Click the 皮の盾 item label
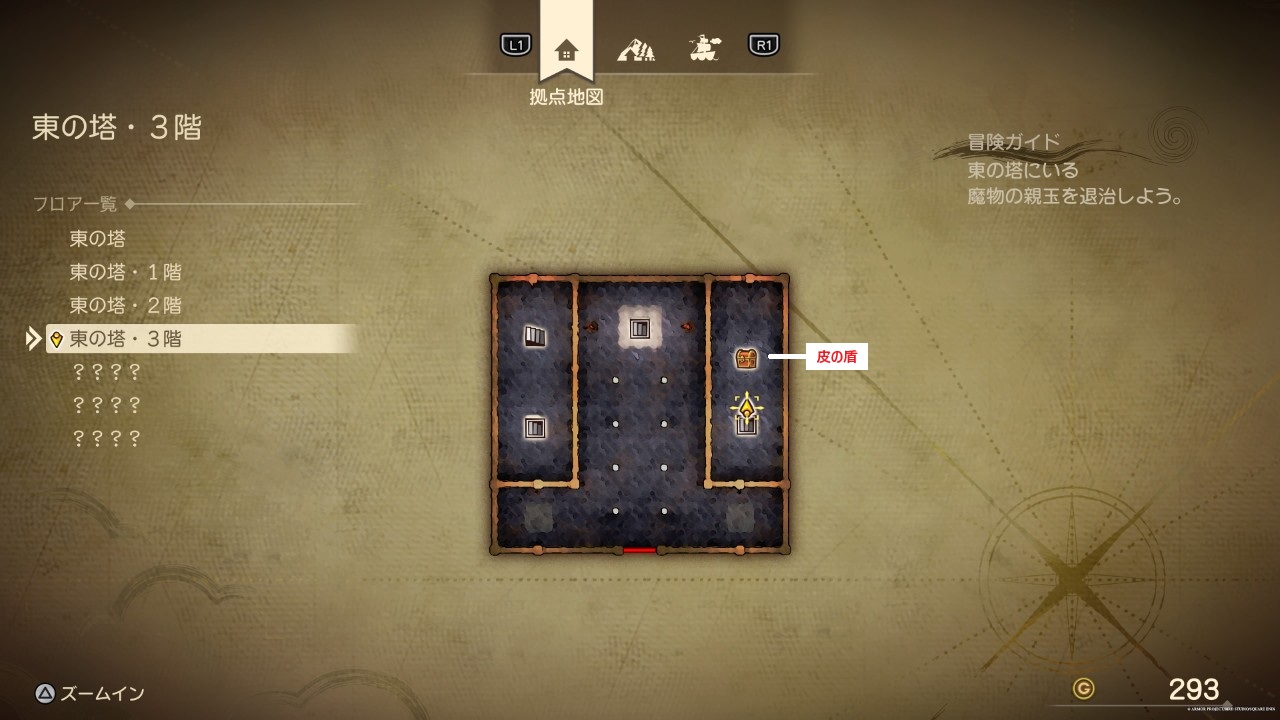1280x720 pixels. tap(837, 357)
